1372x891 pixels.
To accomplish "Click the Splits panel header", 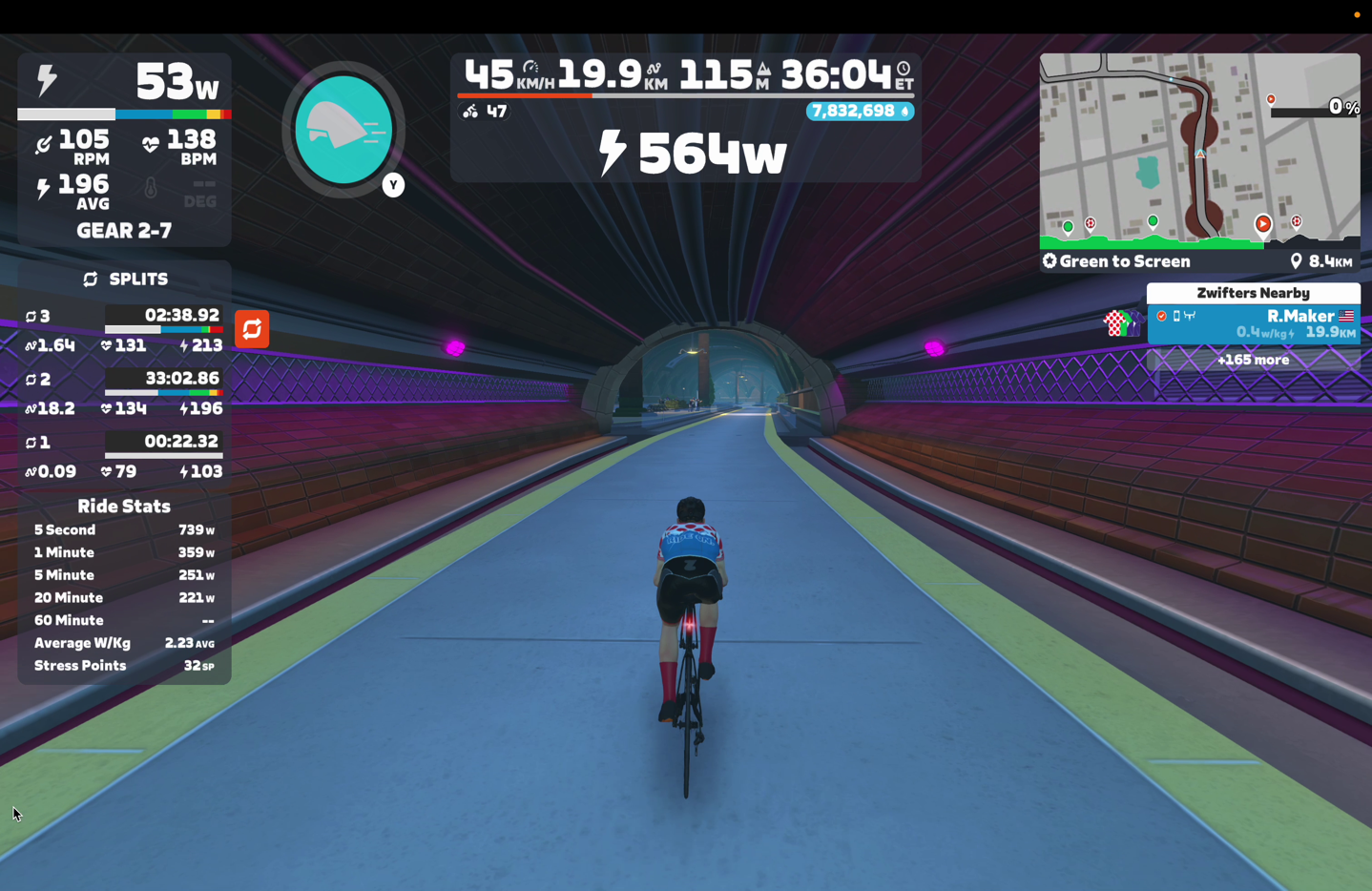I will coord(125,279).
